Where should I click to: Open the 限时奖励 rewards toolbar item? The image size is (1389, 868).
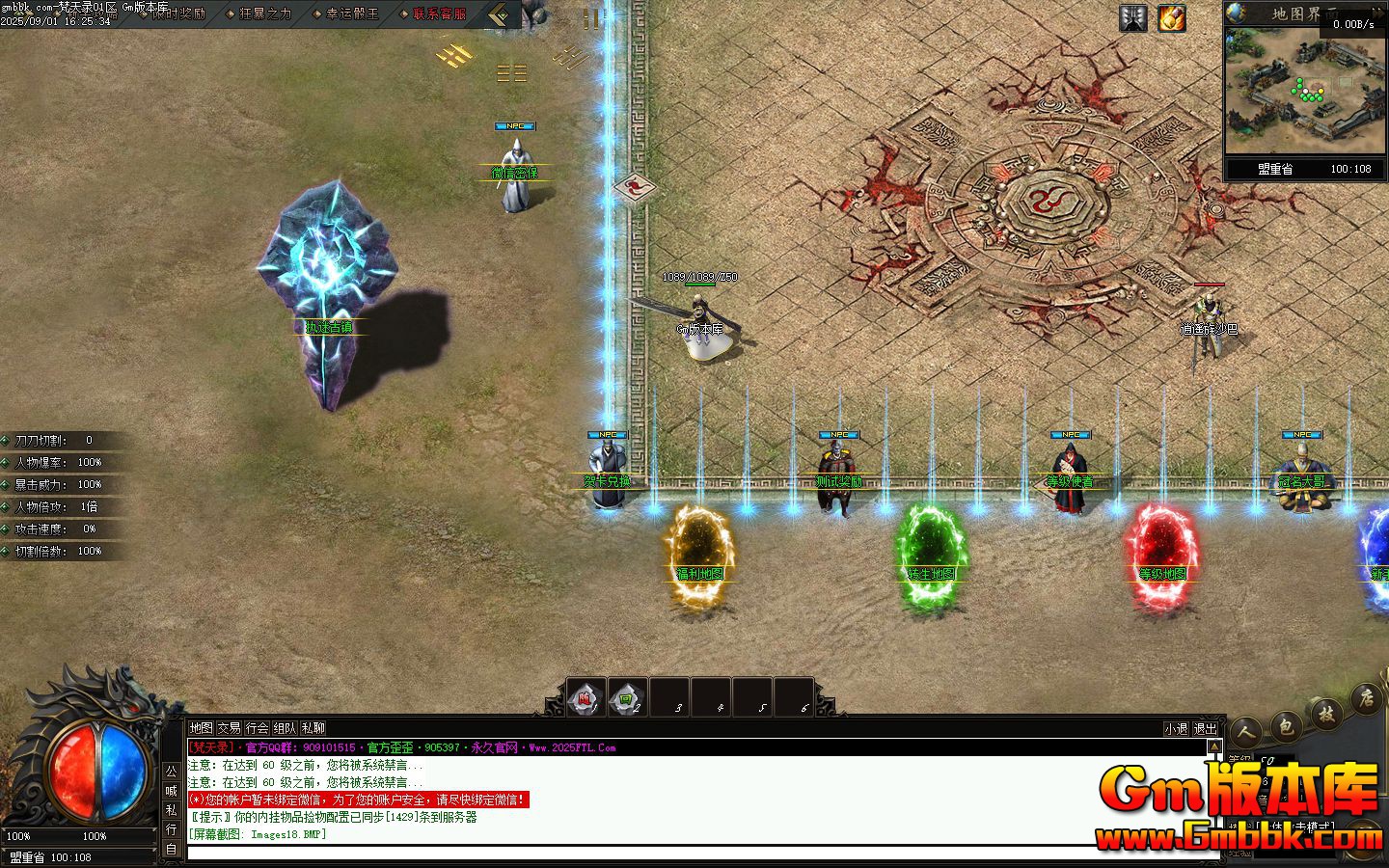(177, 14)
